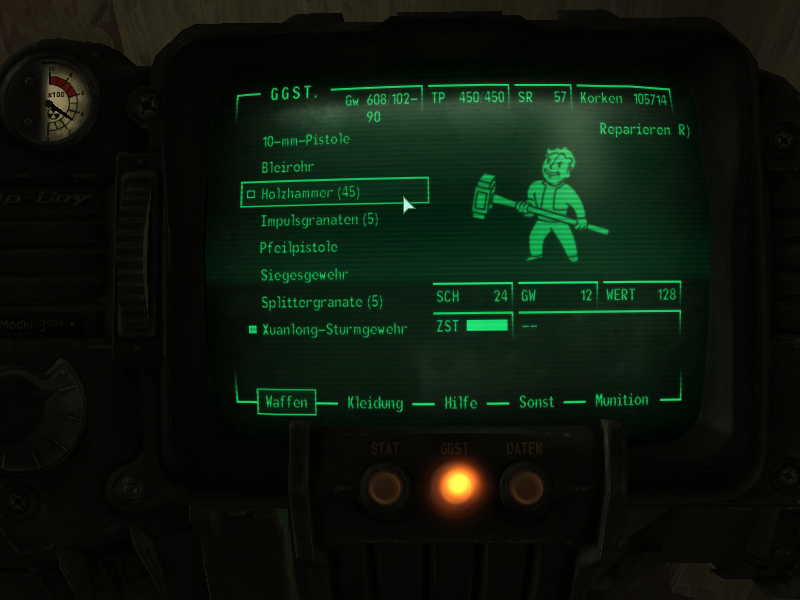Screen dimensions: 800x600
Task: Select Impulsgranaten (5) in the list
Action: pyautogui.click(x=319, y=219)
